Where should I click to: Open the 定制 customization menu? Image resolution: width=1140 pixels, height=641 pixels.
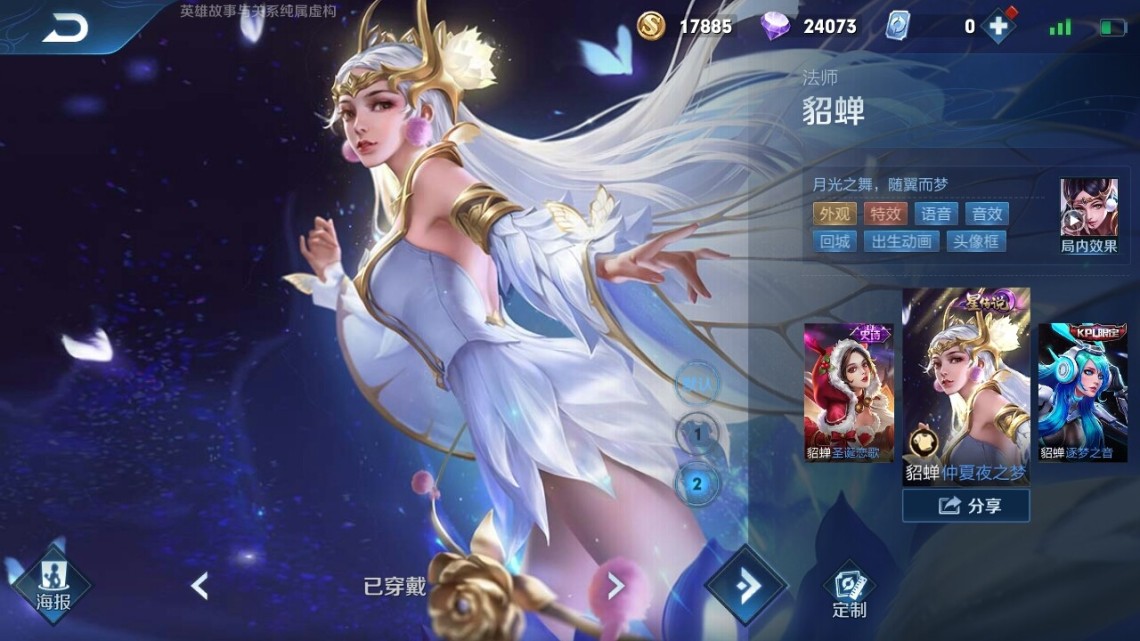(849, 590)
